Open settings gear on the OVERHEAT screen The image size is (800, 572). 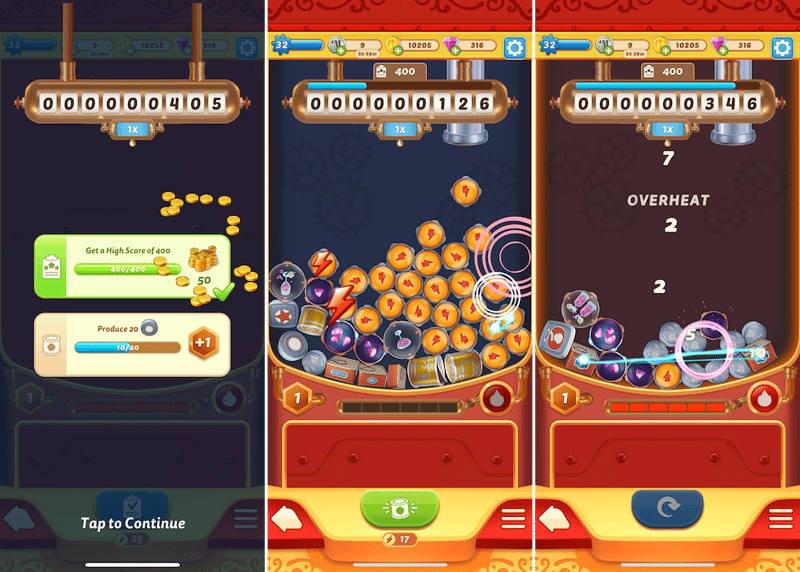(783, 46)
